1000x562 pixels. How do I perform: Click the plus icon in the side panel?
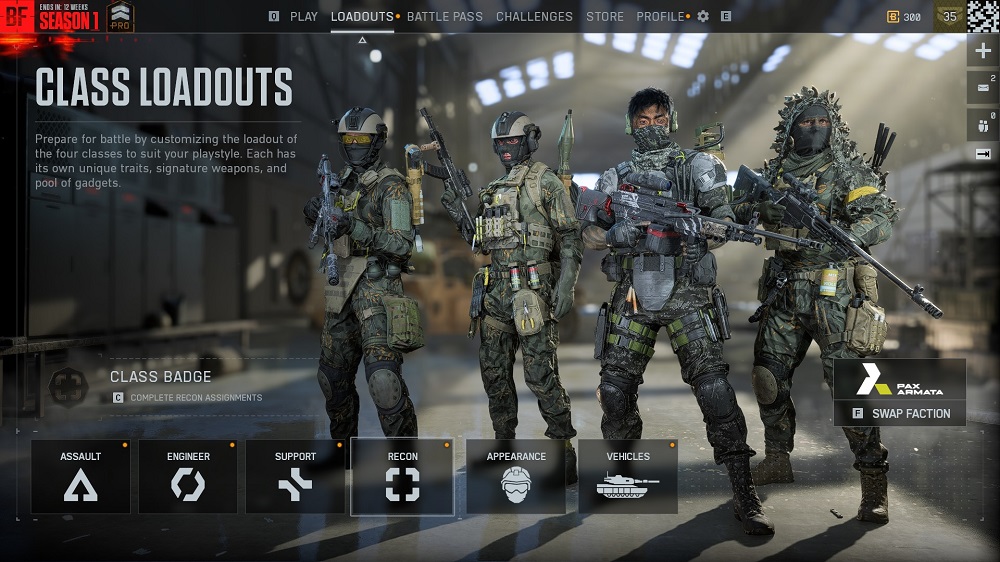click(x=982, y=51)
